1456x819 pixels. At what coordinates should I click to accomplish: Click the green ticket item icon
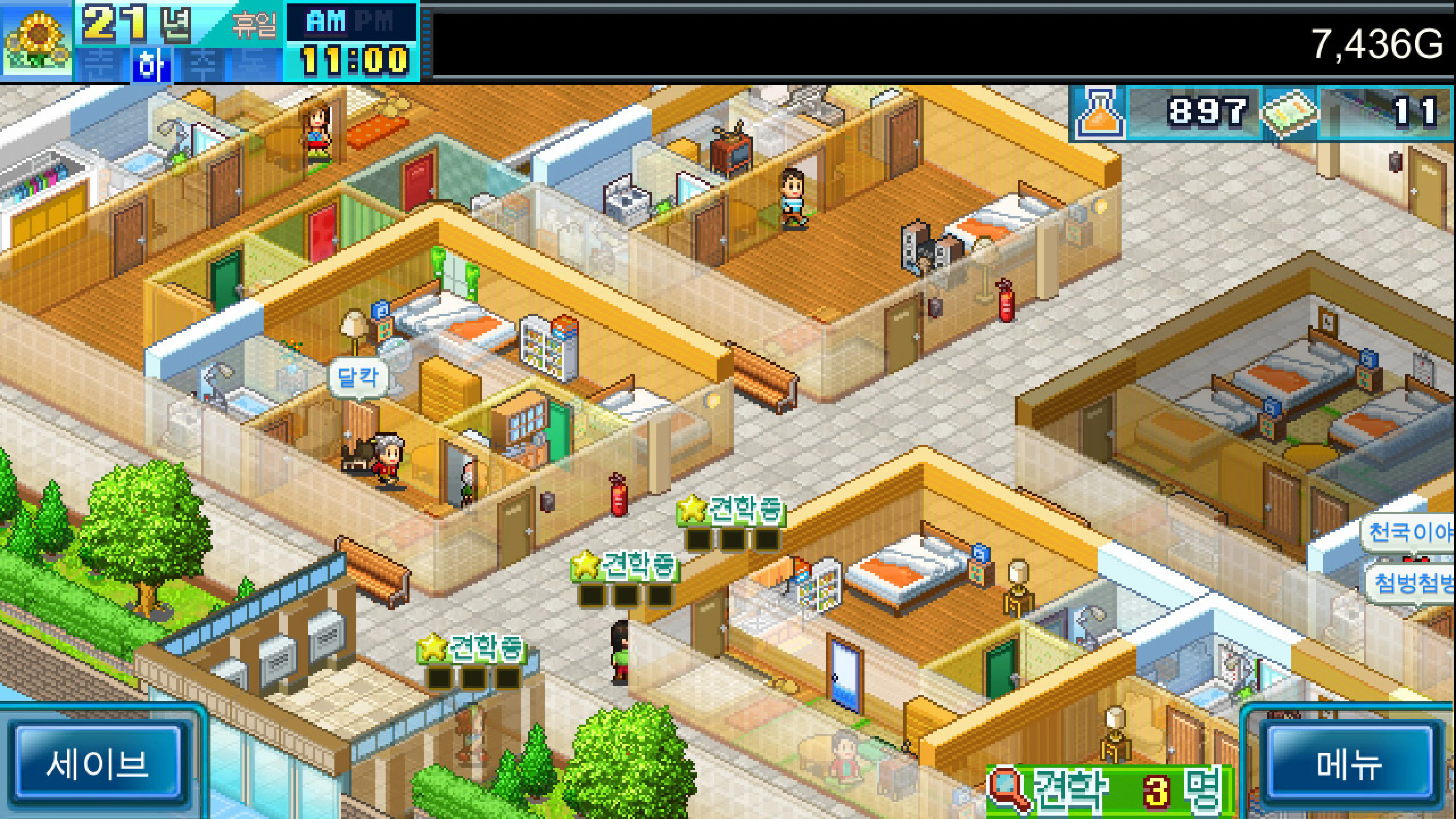[1290, 112]
